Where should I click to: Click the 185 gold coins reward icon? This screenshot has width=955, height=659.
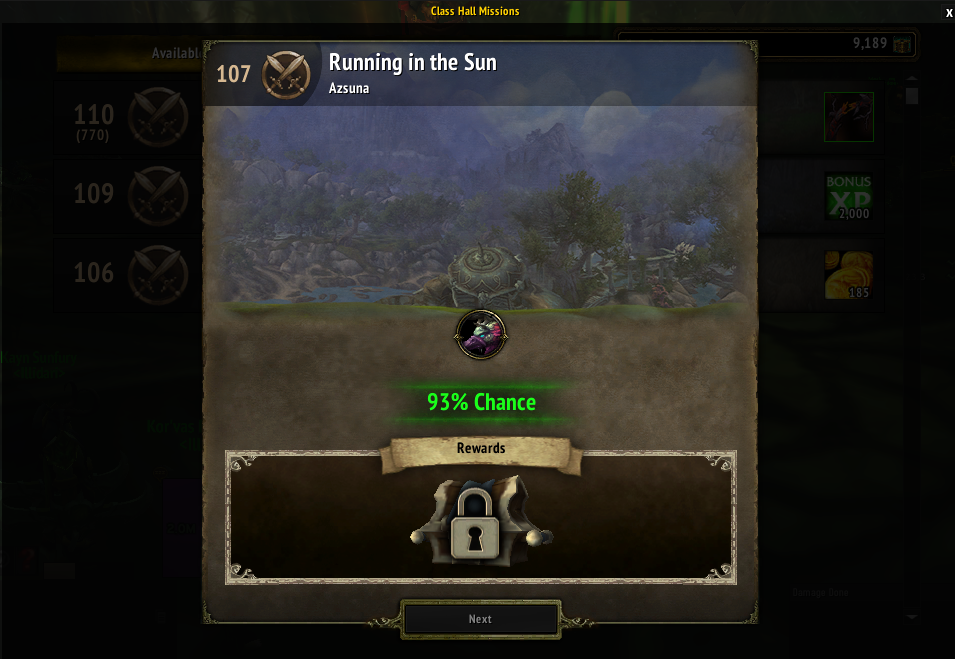pyautogui.click(x=849, y=275)
